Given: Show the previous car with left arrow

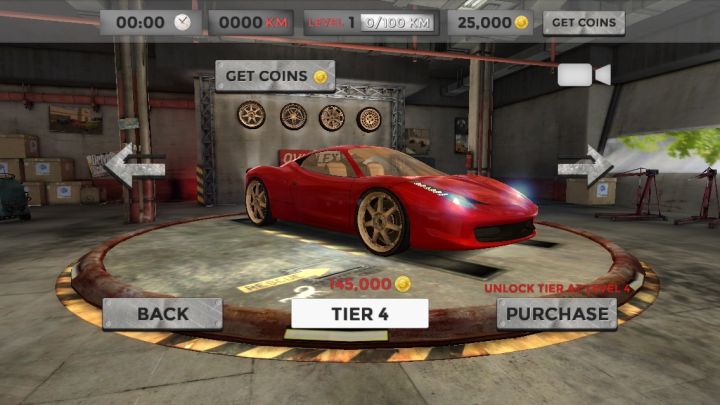Looking at the screenshot, I should point(134,168).
